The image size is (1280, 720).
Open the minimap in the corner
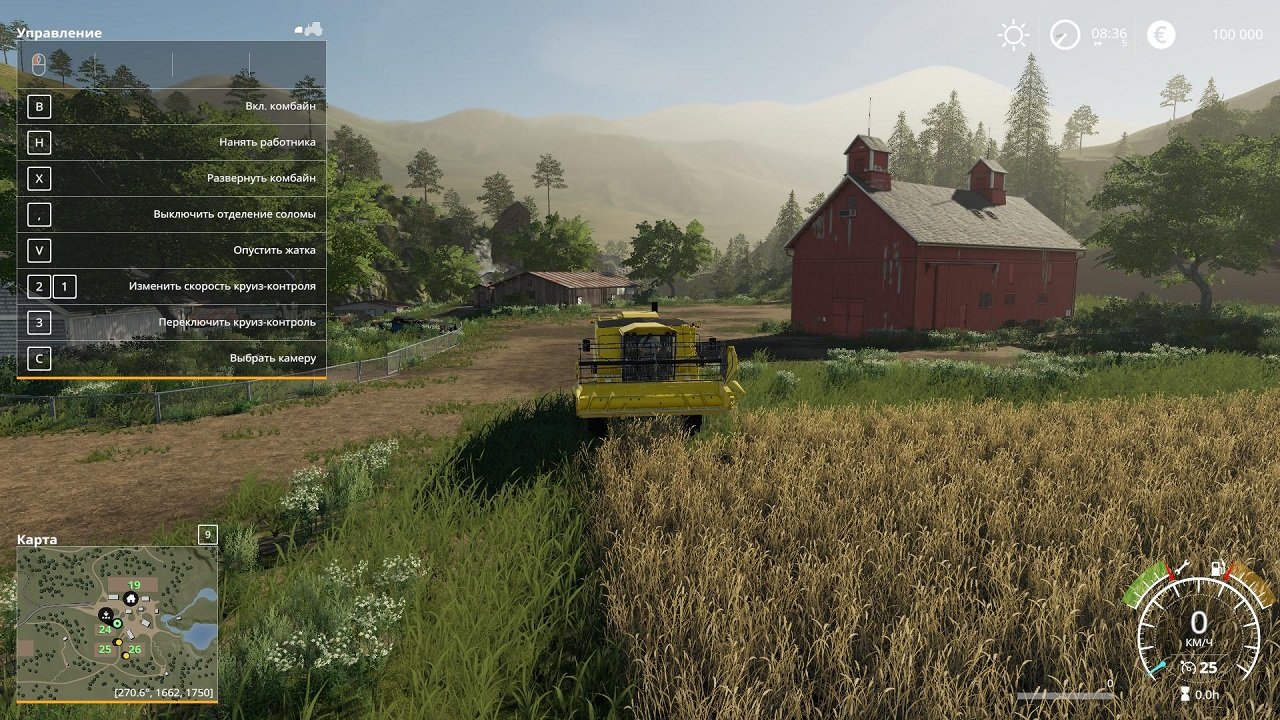117,623
